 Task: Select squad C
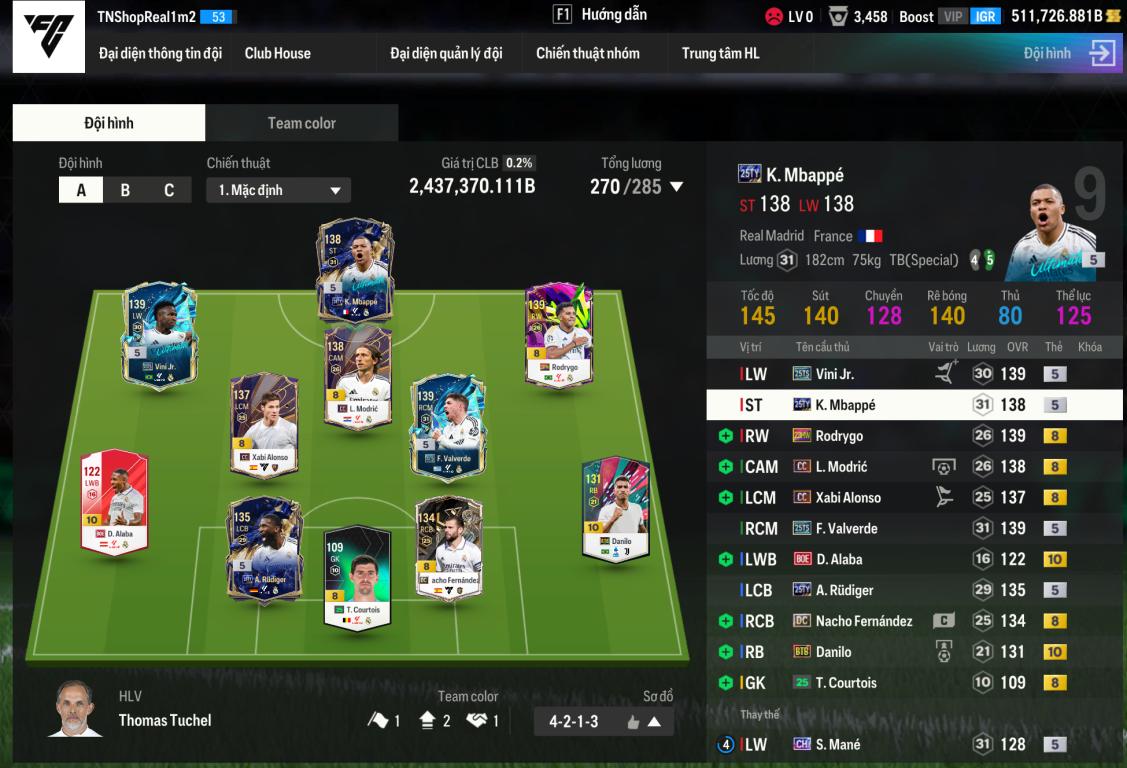pos(169,190)
